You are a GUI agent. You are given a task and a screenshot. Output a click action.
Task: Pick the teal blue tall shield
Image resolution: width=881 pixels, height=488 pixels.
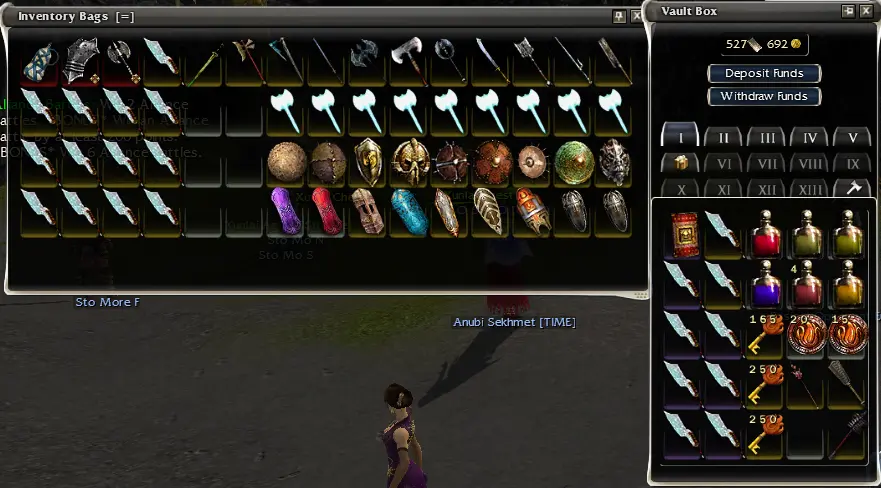[409, 210]
